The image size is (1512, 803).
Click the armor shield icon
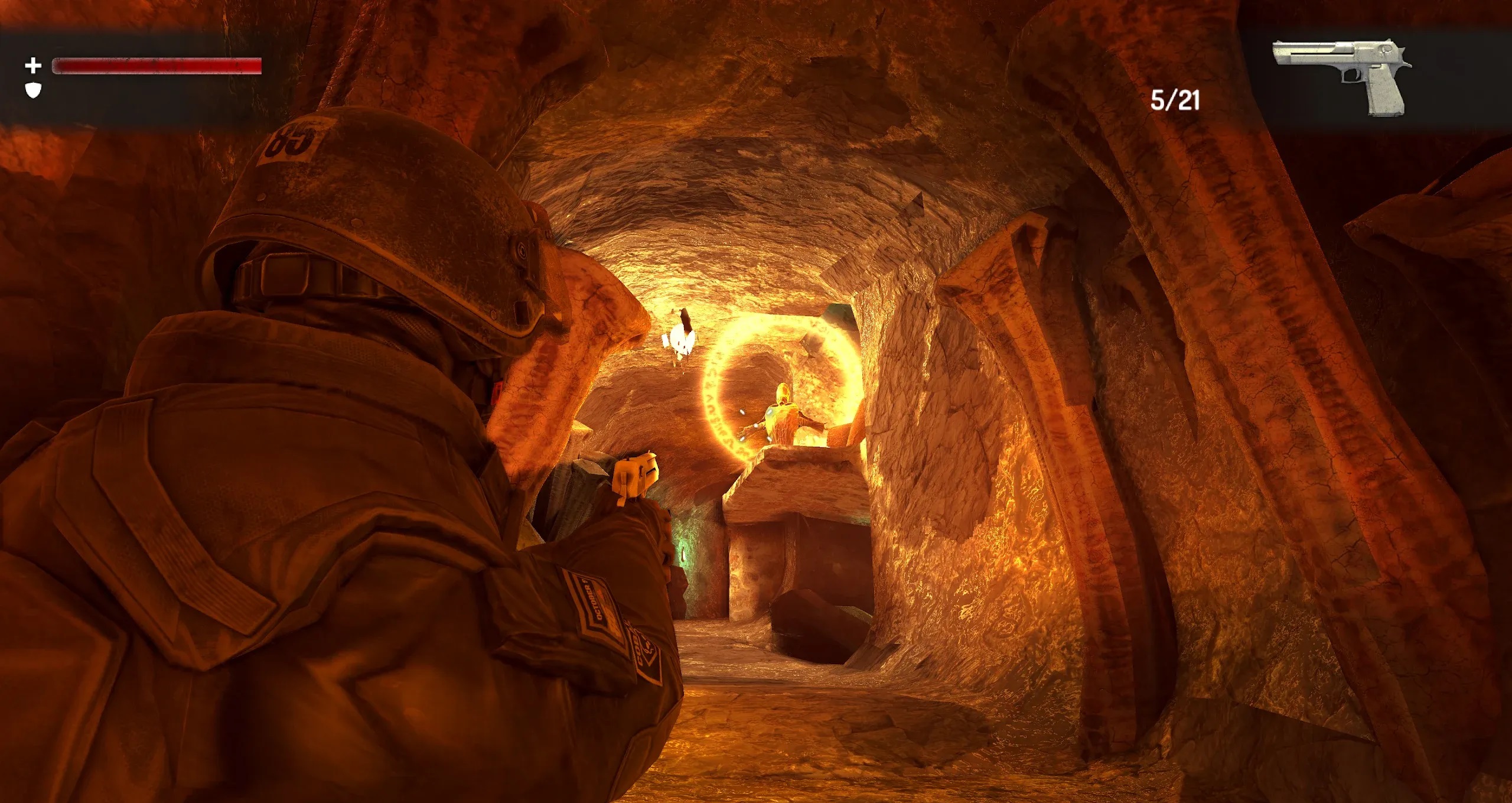pyautogui.click(x=34, y=90)
